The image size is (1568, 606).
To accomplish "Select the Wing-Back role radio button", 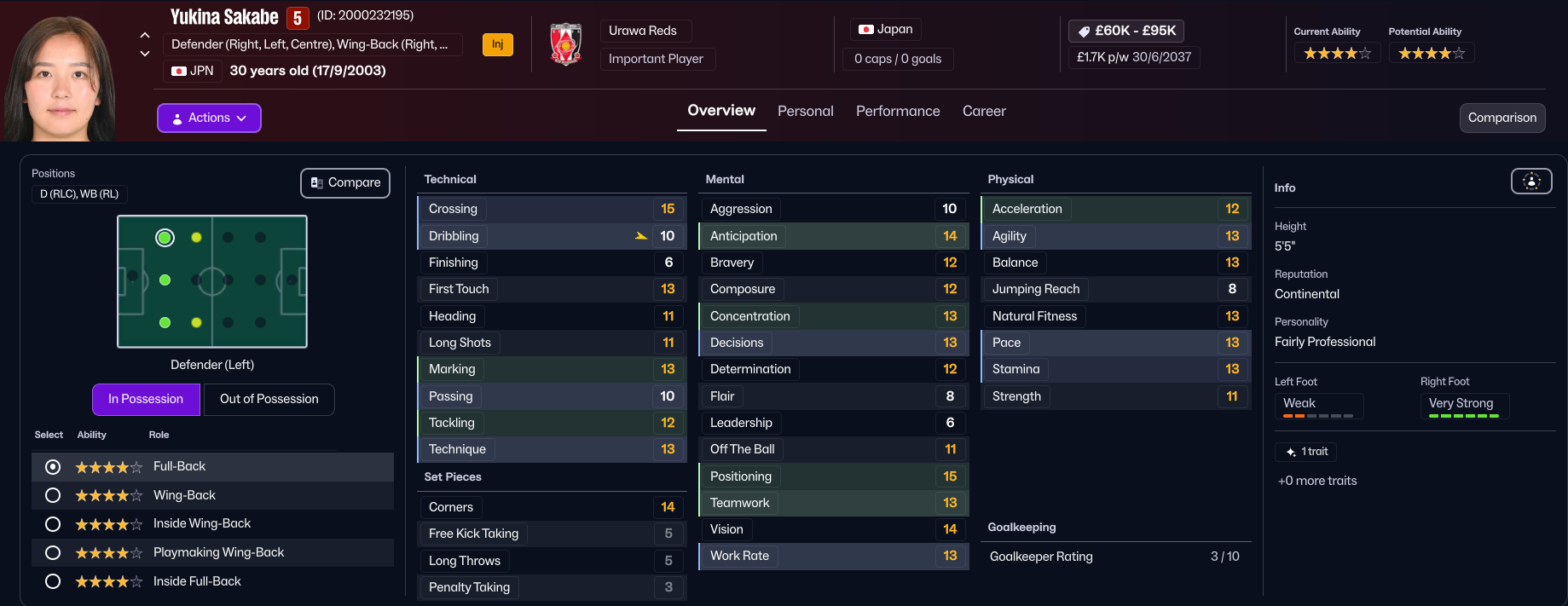I will point(53,495).
